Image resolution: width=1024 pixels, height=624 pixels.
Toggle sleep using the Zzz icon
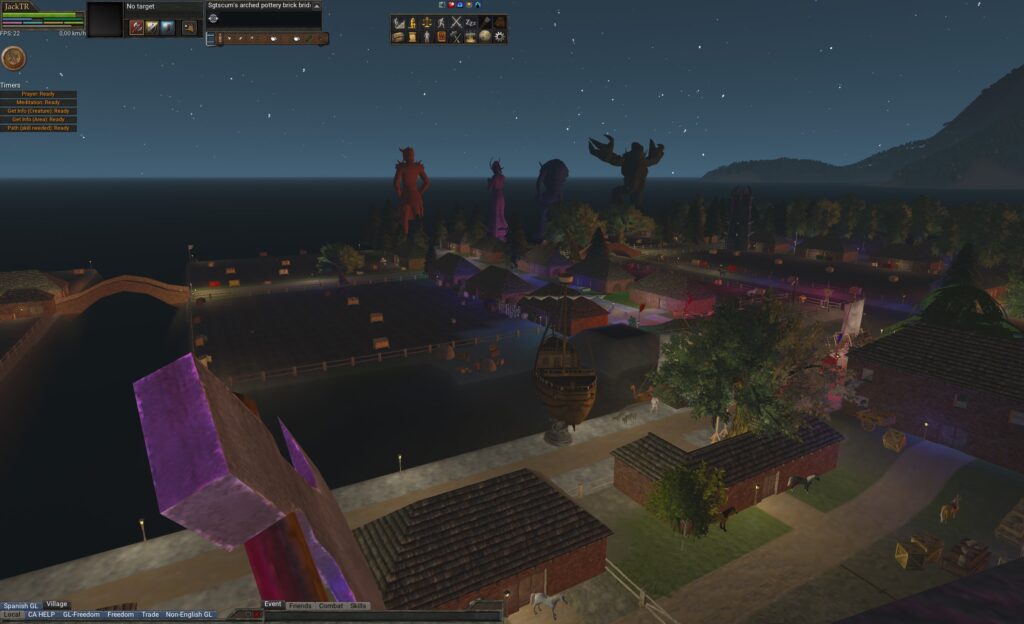tap(471, 22)
